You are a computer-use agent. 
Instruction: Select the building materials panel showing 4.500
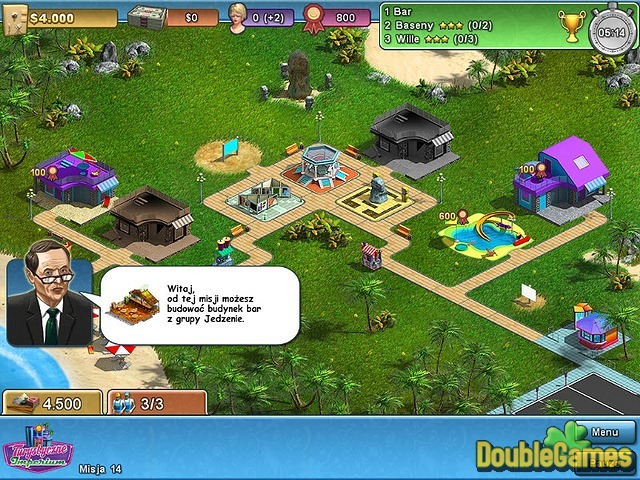tap(52, 402)
